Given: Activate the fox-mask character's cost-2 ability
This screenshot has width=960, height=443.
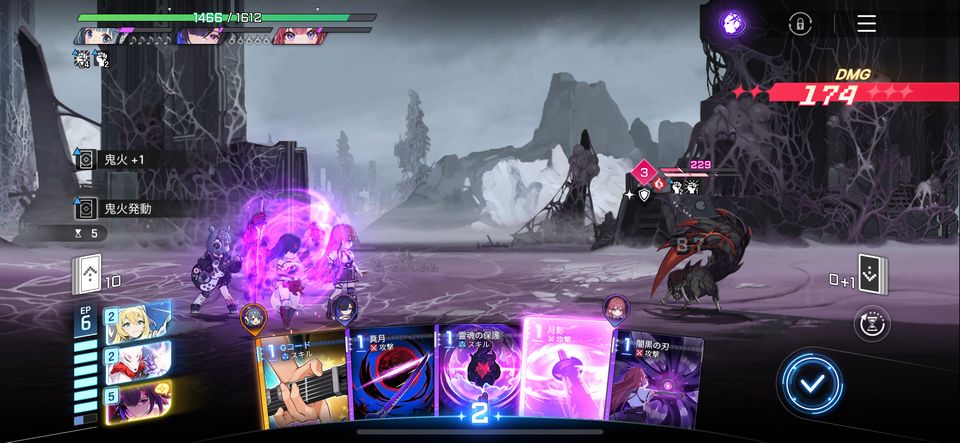Looking at the screenshot, I should (x=139, y=360).
